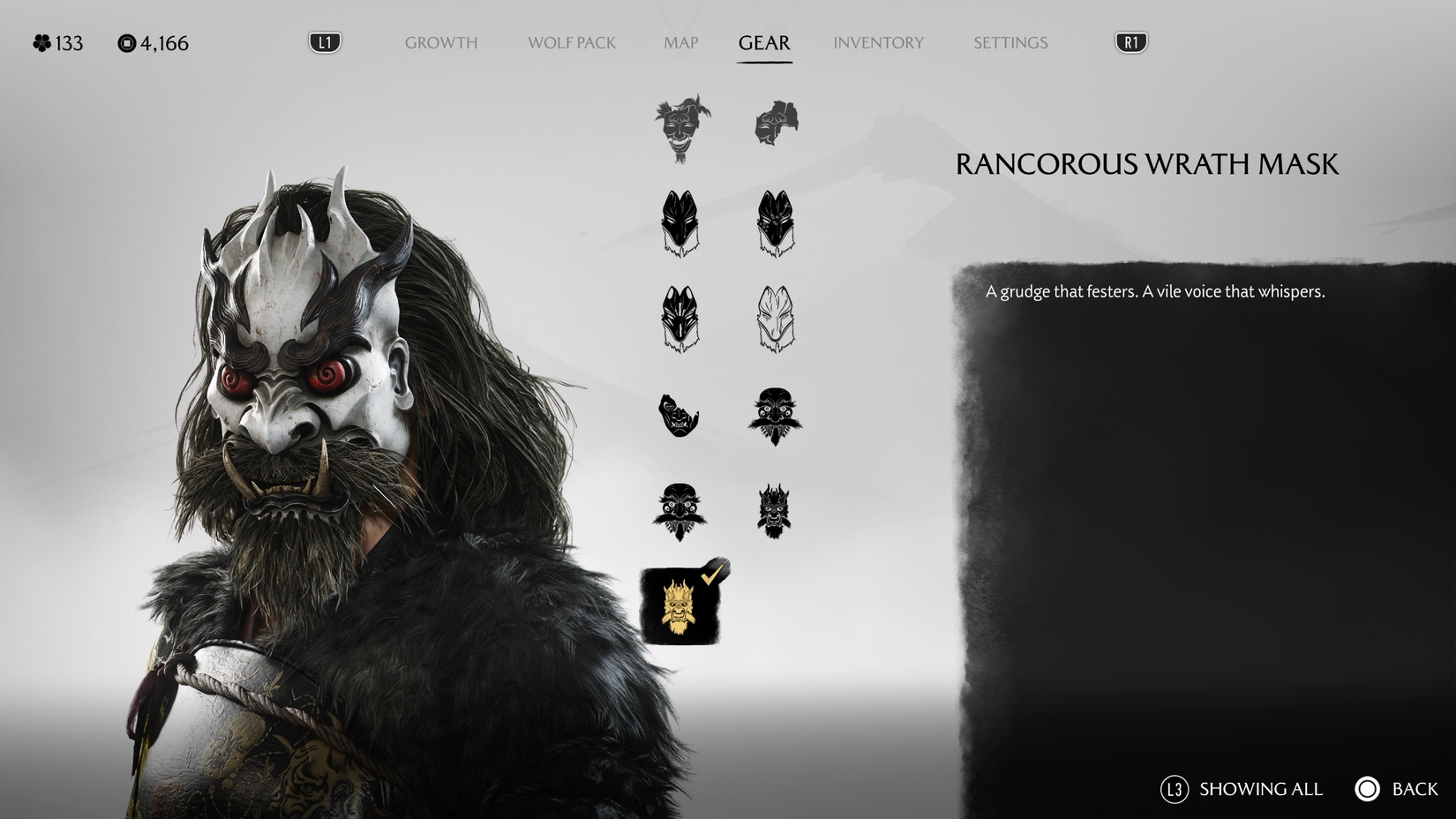Open the Map tab
Image resolution: width=1456 pixels, height=819 pixels.
click(680, 42)
